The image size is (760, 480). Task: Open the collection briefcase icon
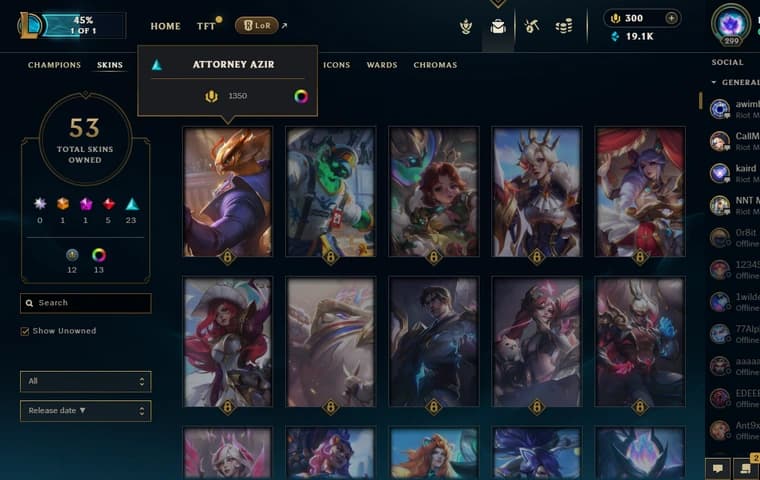(498, 27)
